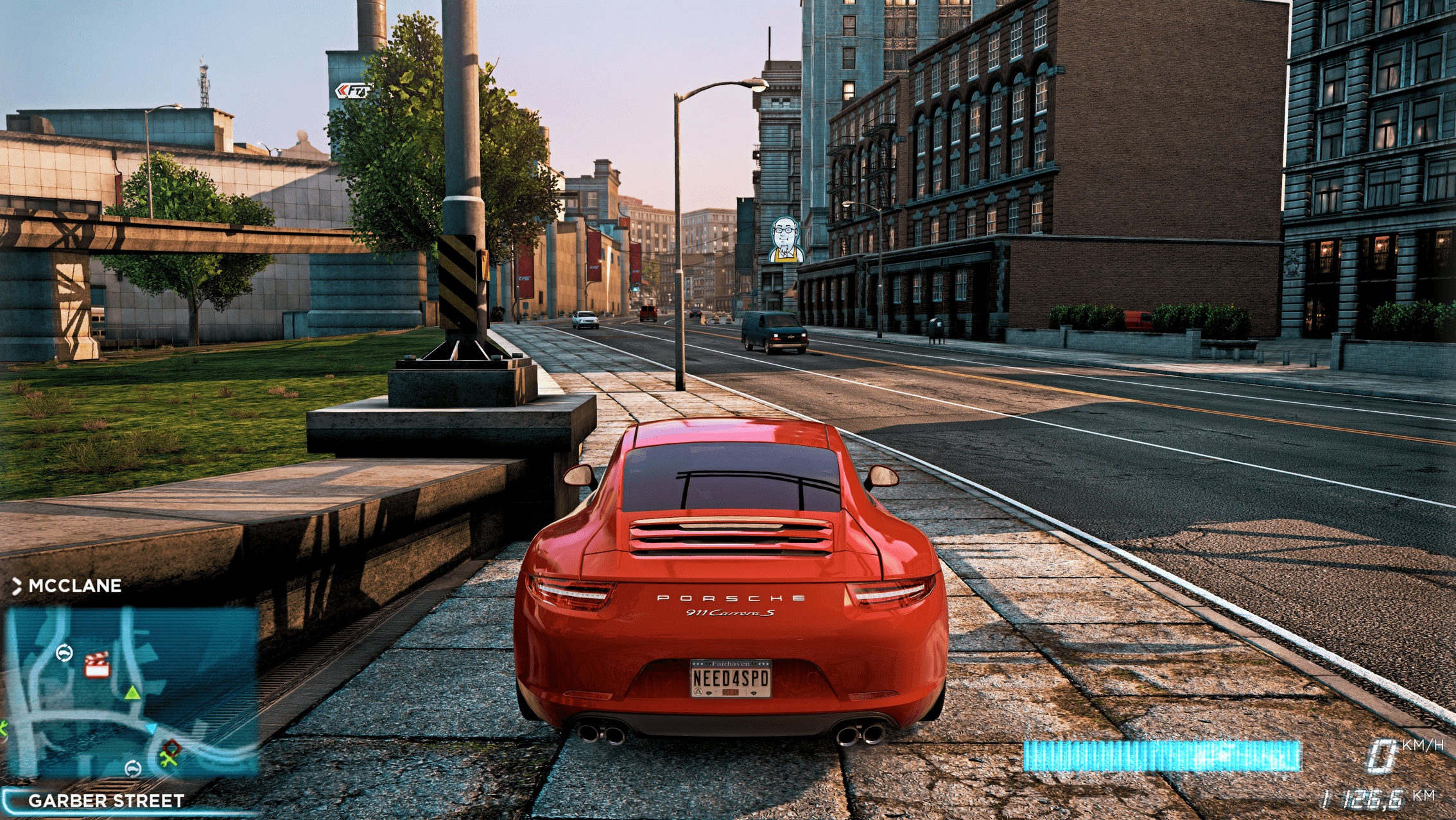Click the green triangle marker on the minimap
Screen dimensions: 1456x820
[132, 692]
